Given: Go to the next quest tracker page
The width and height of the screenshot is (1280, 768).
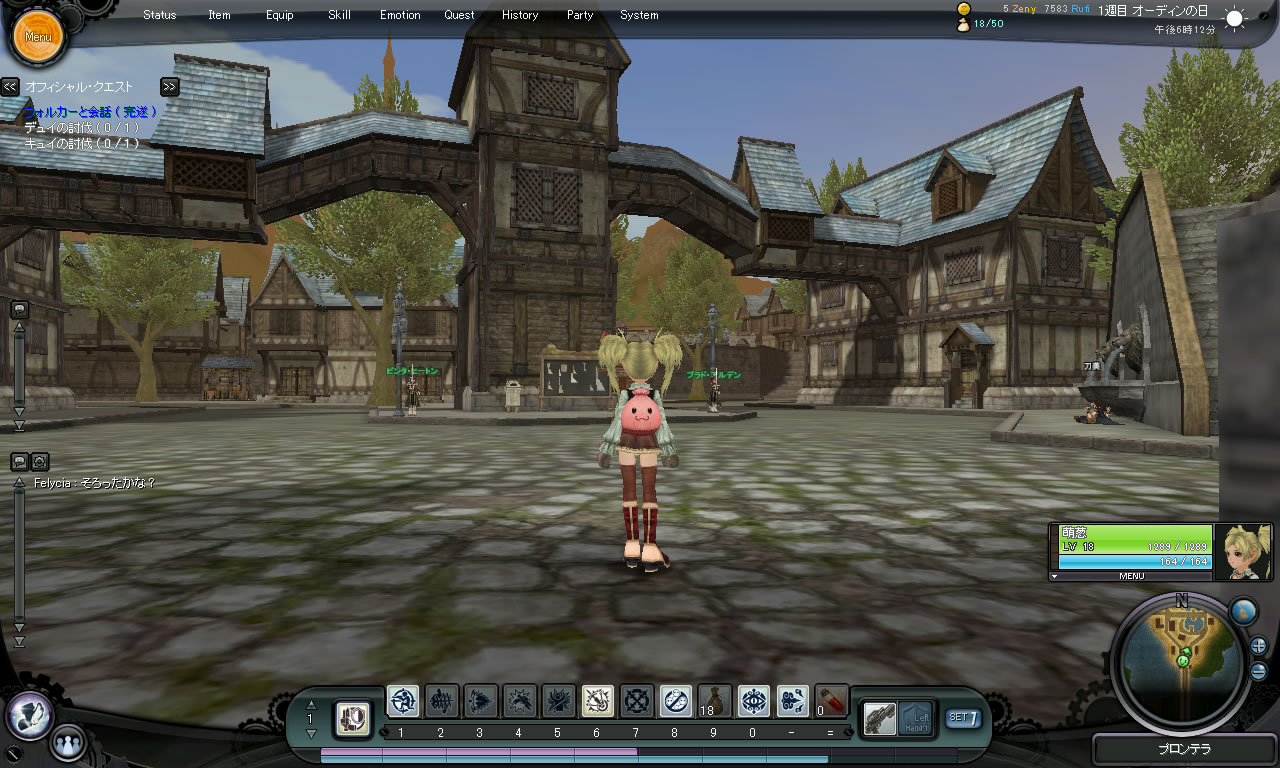Looking at the screenshot, I should coord(169,87).
